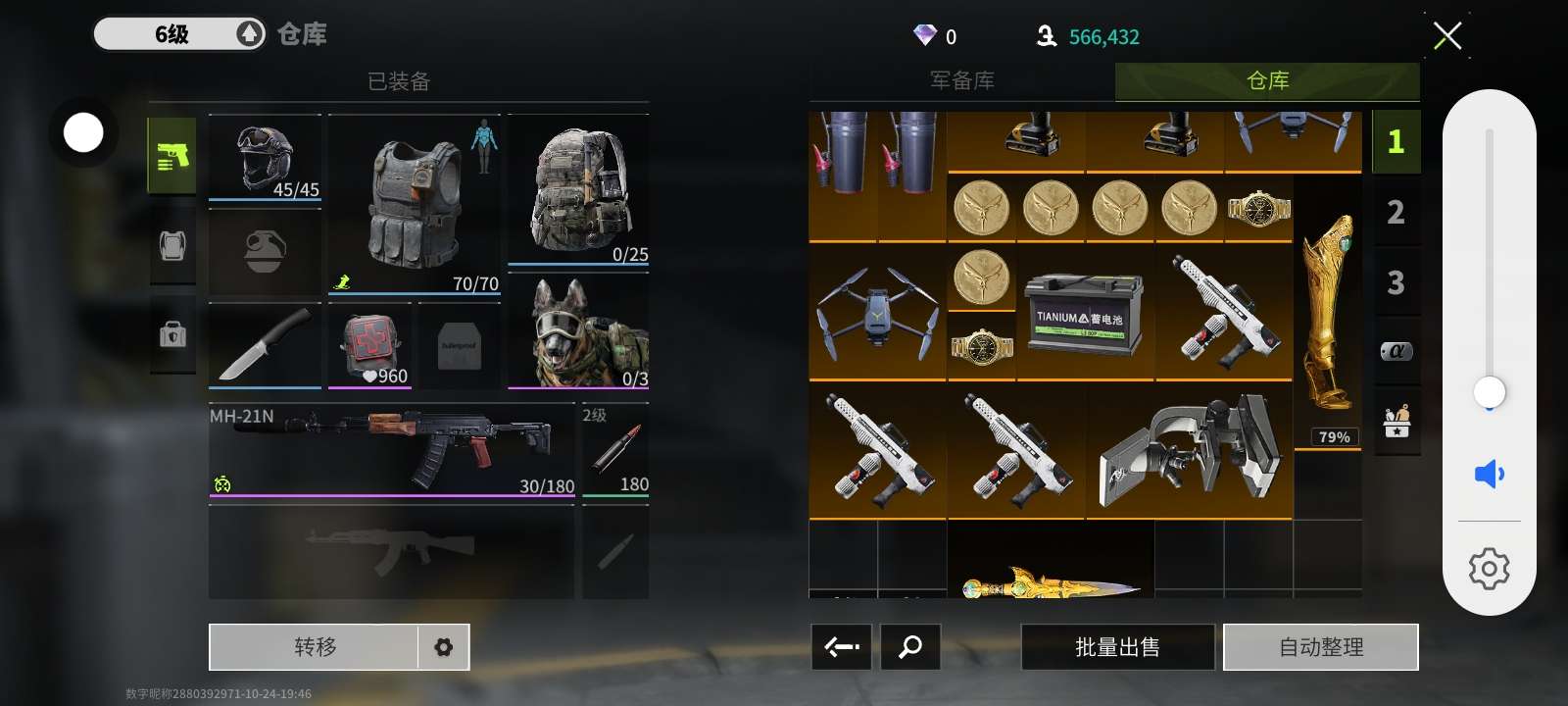Select the golden prosthetic leg item

pos(1328,312)
